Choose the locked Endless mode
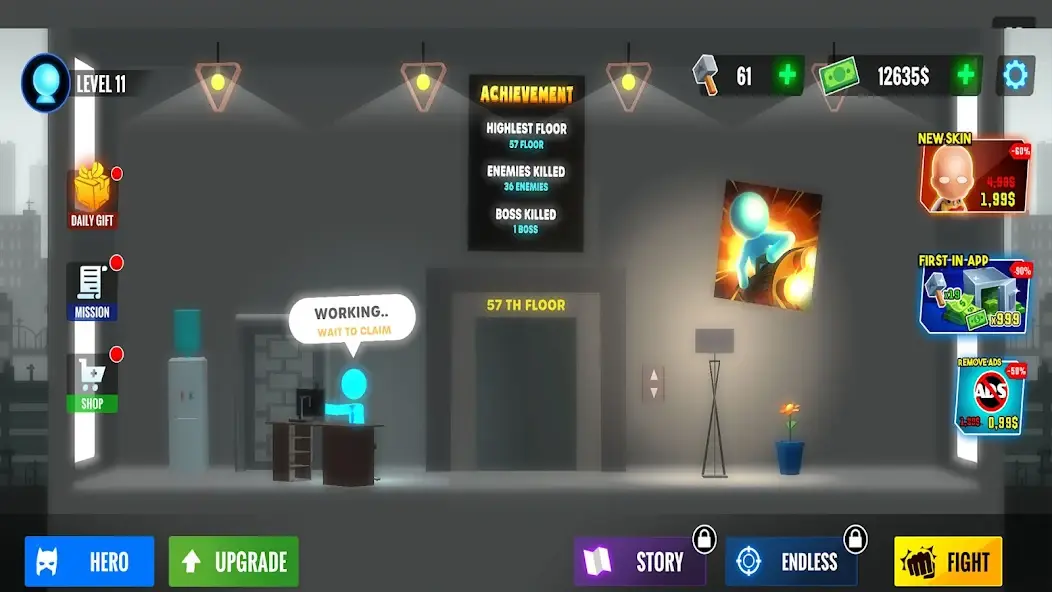The width and height of the screenshot is (1052, 592). click(791, 561)
